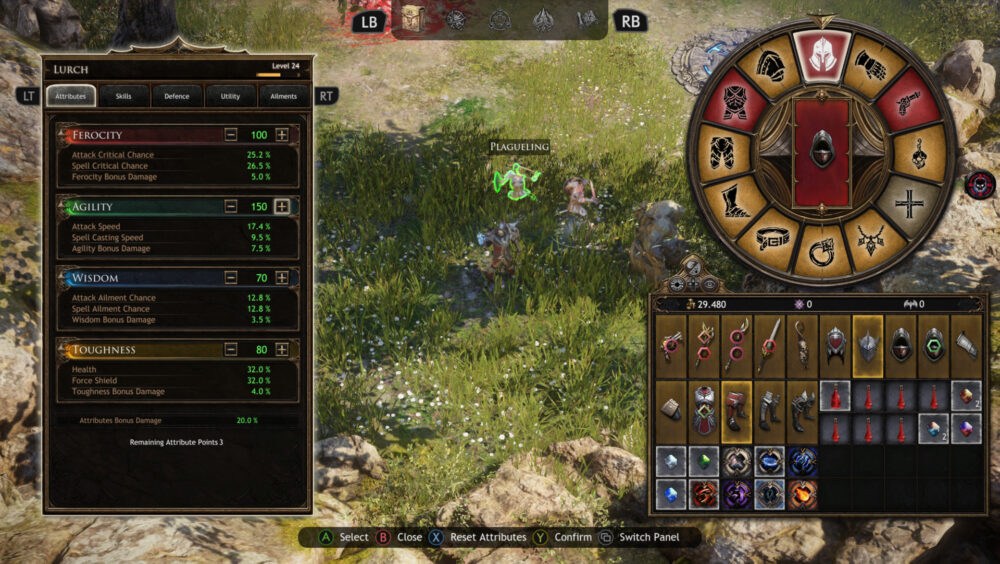
Task: Choose the necklace slot on the wheel
Action: click(x=872, y=237)
